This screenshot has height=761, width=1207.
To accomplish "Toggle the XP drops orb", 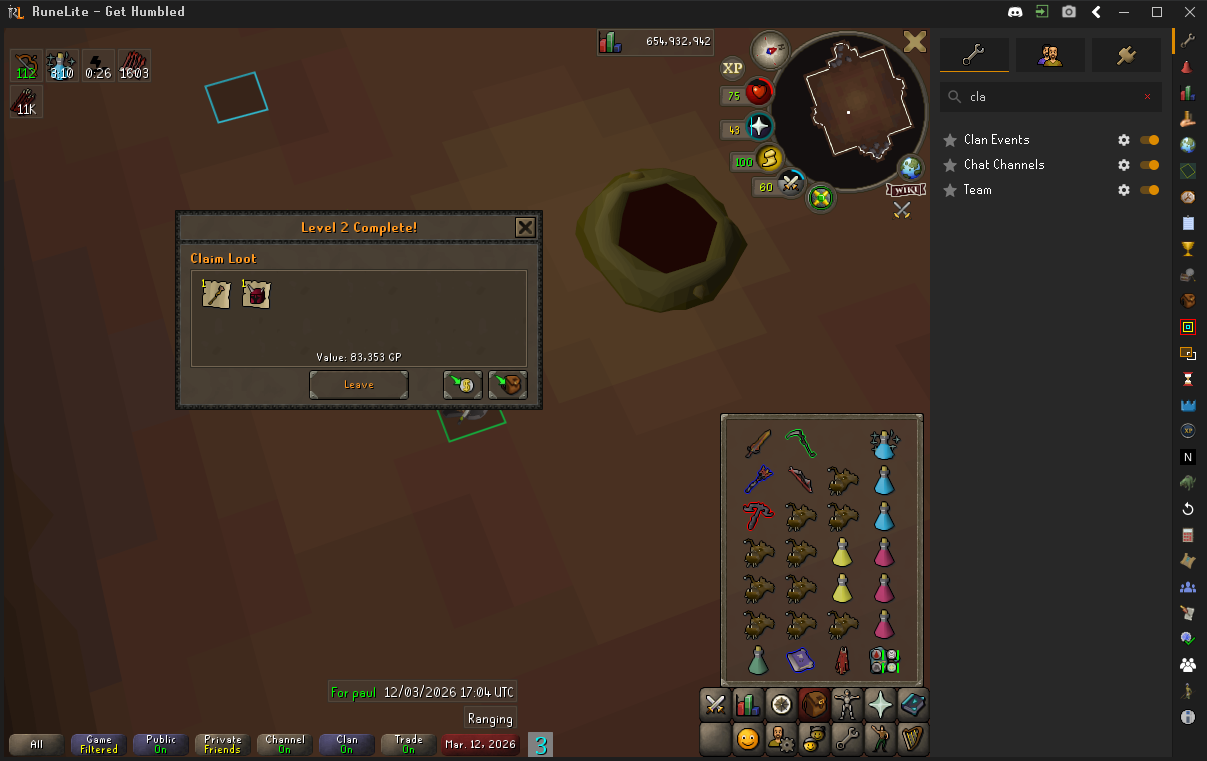I will (733, 68).
